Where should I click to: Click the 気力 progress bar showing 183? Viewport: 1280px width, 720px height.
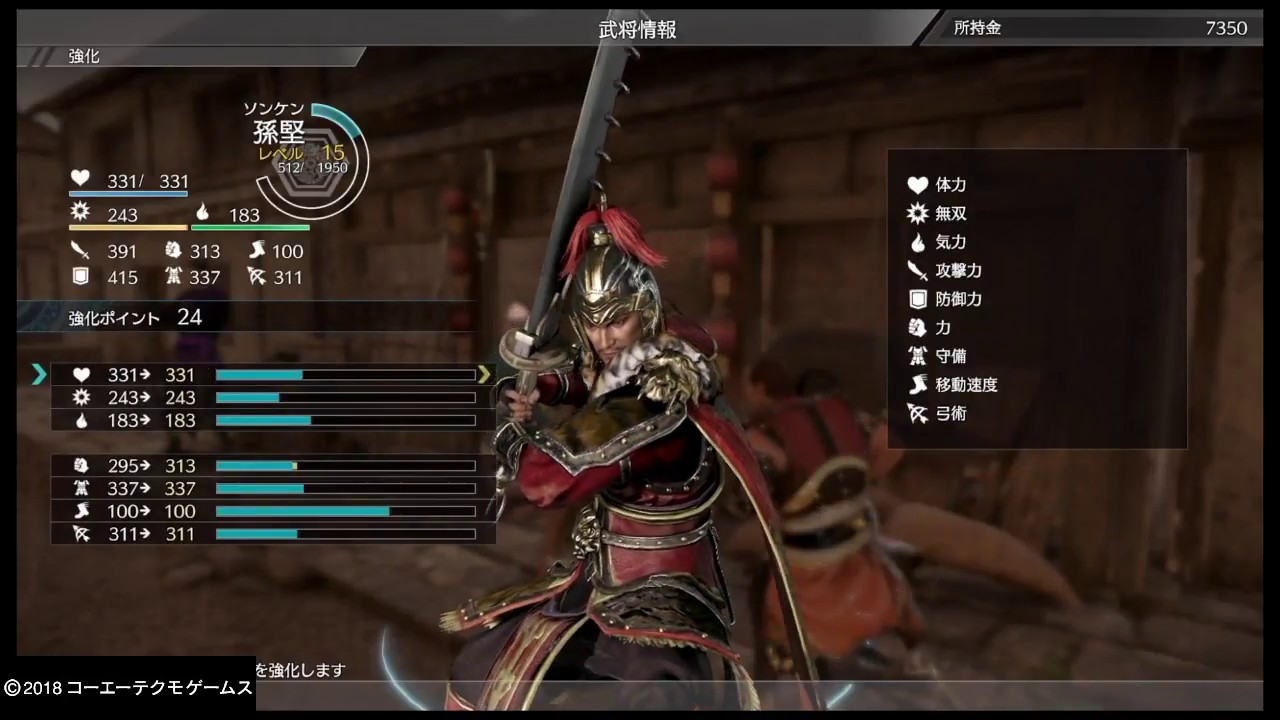pyautogui.click(x=345, y=420)
